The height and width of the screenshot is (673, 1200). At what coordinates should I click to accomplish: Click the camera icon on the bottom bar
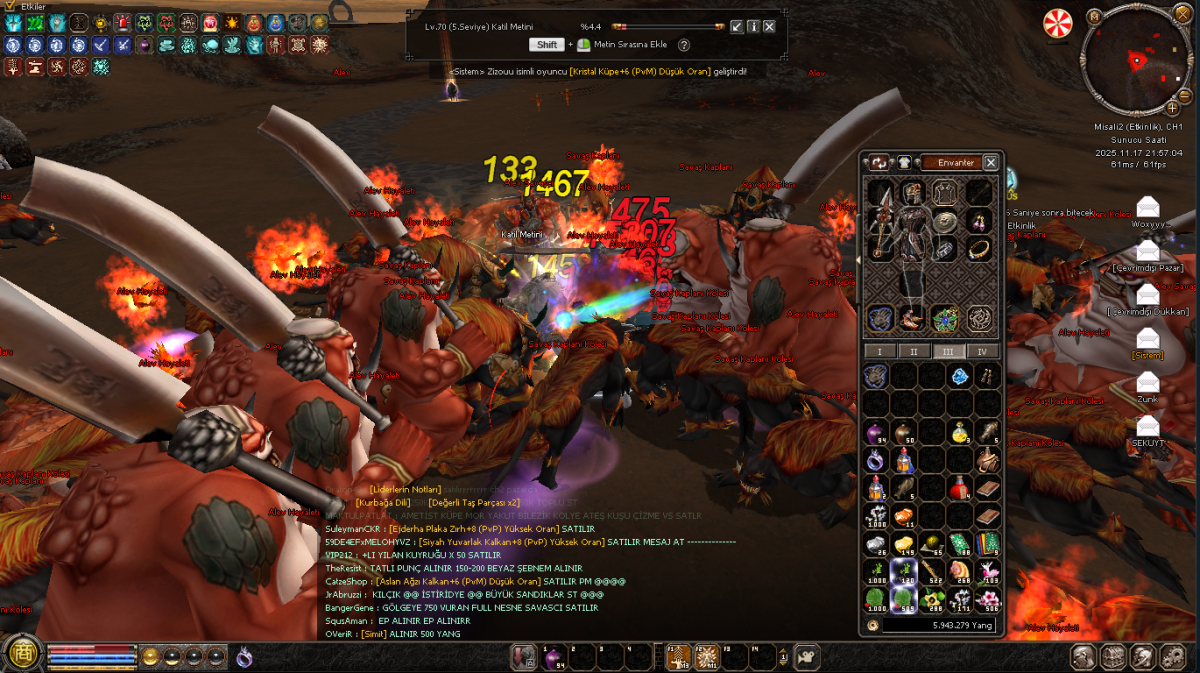(x=807, y=656)
